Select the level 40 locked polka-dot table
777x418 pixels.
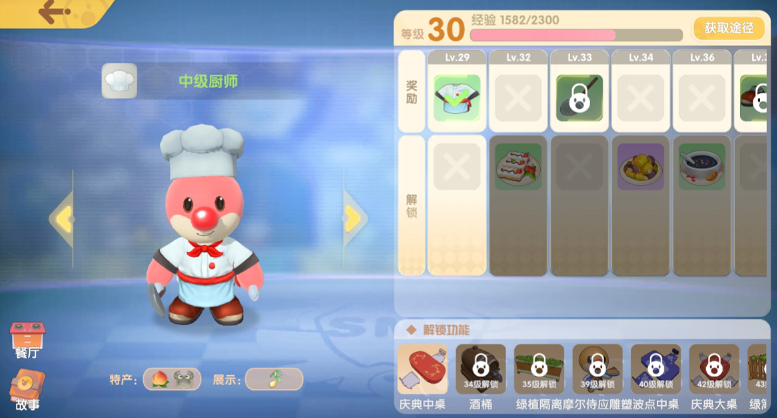pos(655,370)
